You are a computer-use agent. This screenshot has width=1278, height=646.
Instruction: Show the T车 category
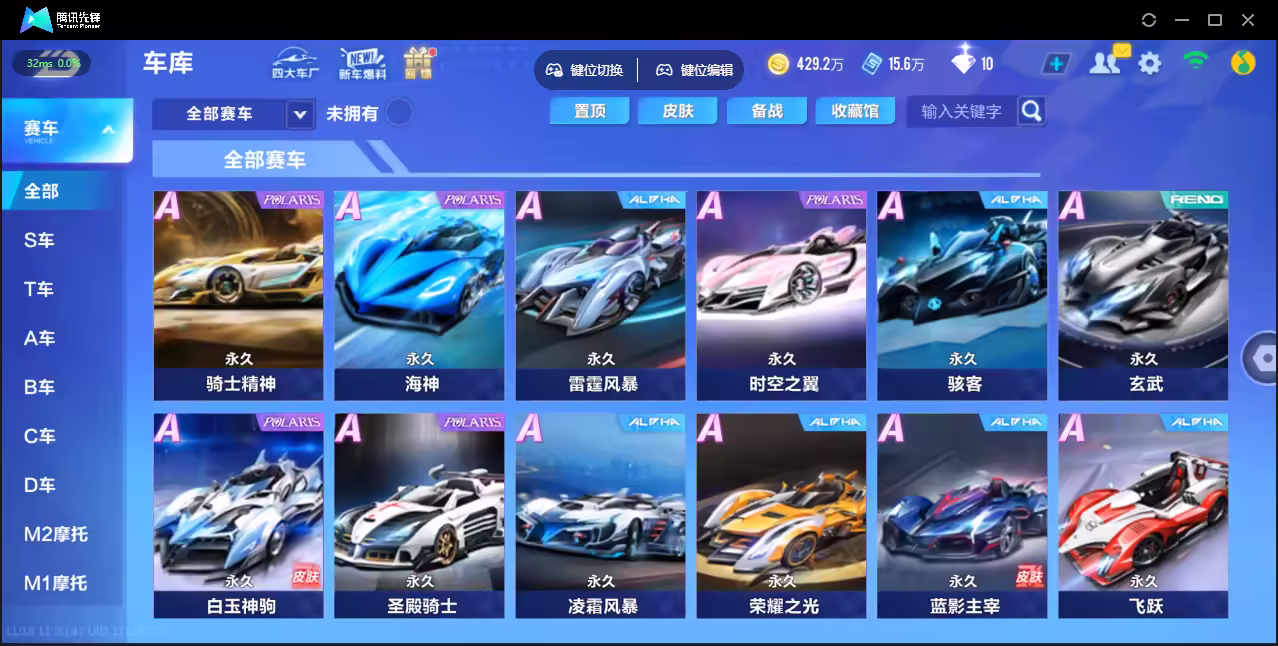(x=40, y=289)
